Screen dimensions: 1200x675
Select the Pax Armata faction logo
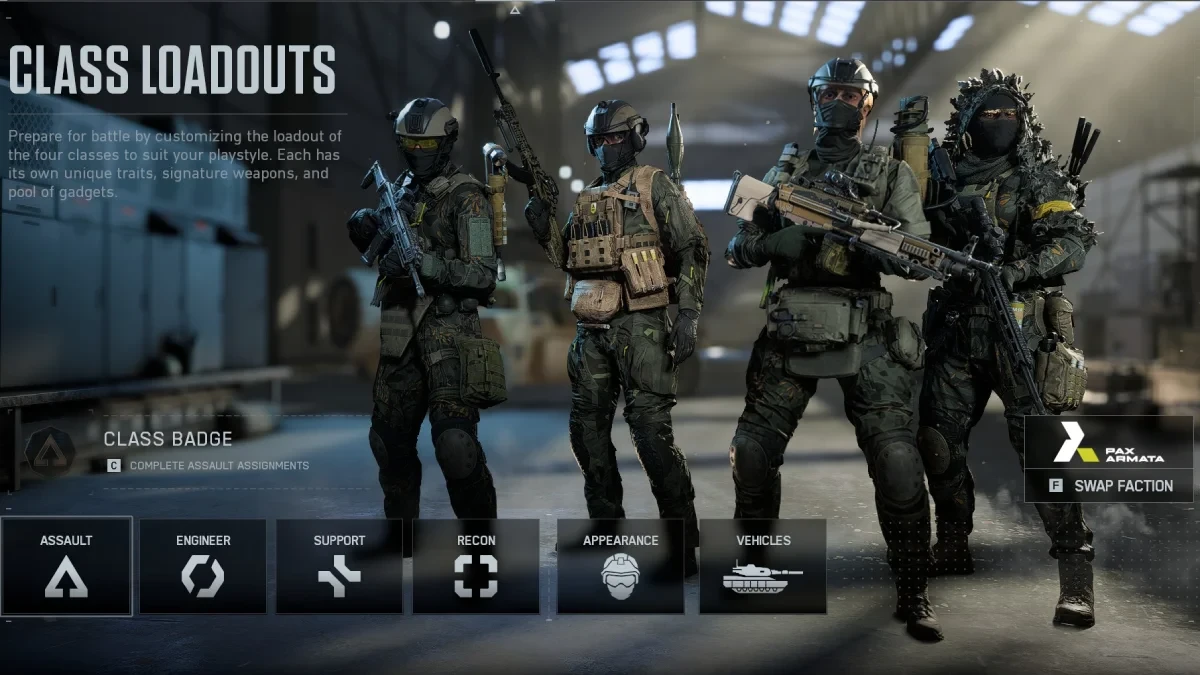click(x=1109, y=442)
